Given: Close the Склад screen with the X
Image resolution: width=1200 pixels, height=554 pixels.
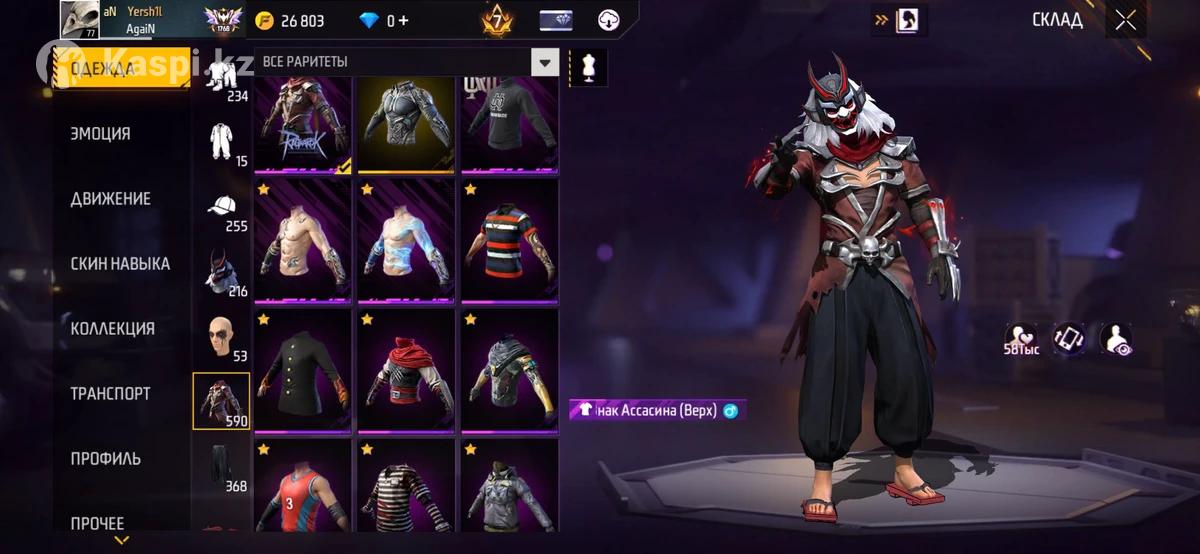Looking at the screenshot, I should click(x=1126, y=20).
